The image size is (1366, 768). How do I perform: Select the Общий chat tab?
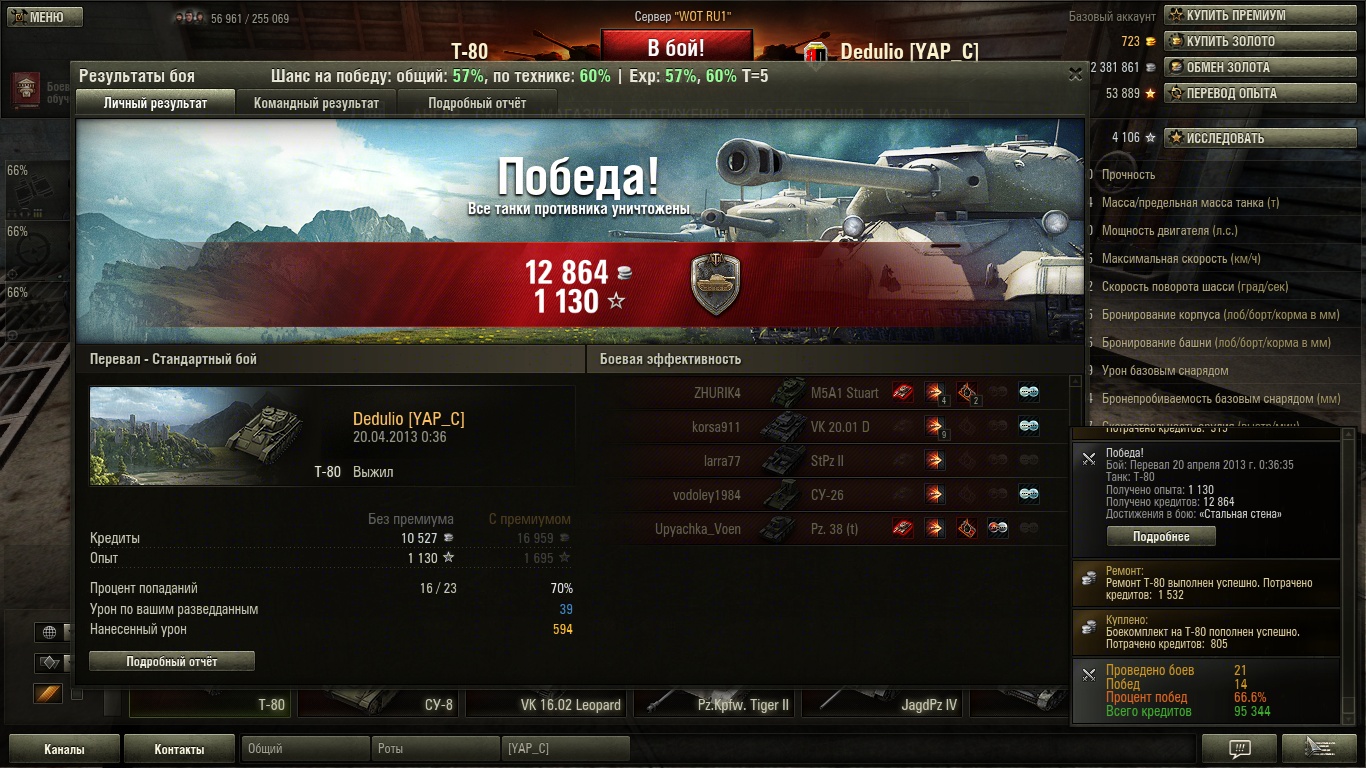(304, 749)
